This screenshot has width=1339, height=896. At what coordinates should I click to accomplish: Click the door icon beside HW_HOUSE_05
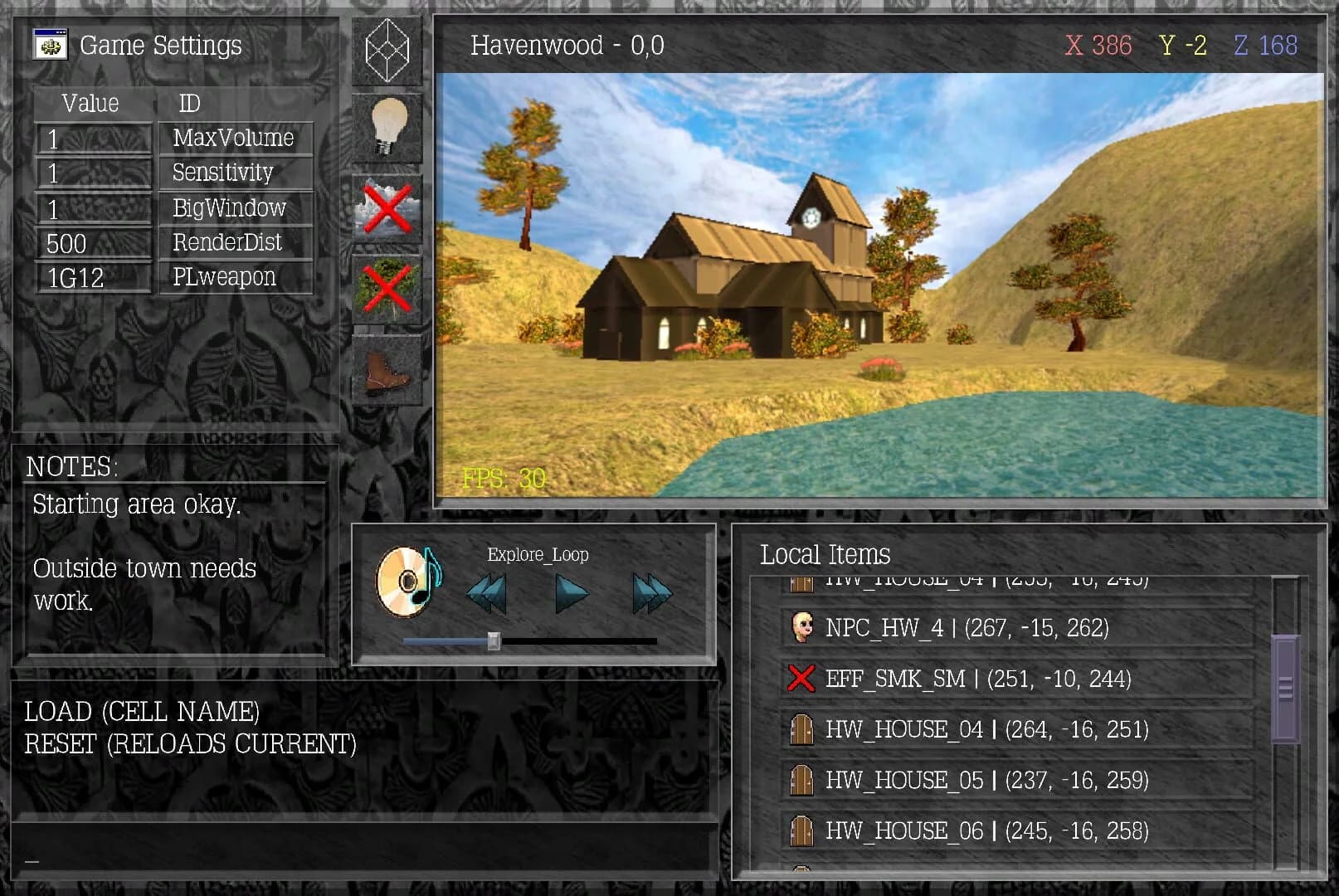[x=802, y=780]
